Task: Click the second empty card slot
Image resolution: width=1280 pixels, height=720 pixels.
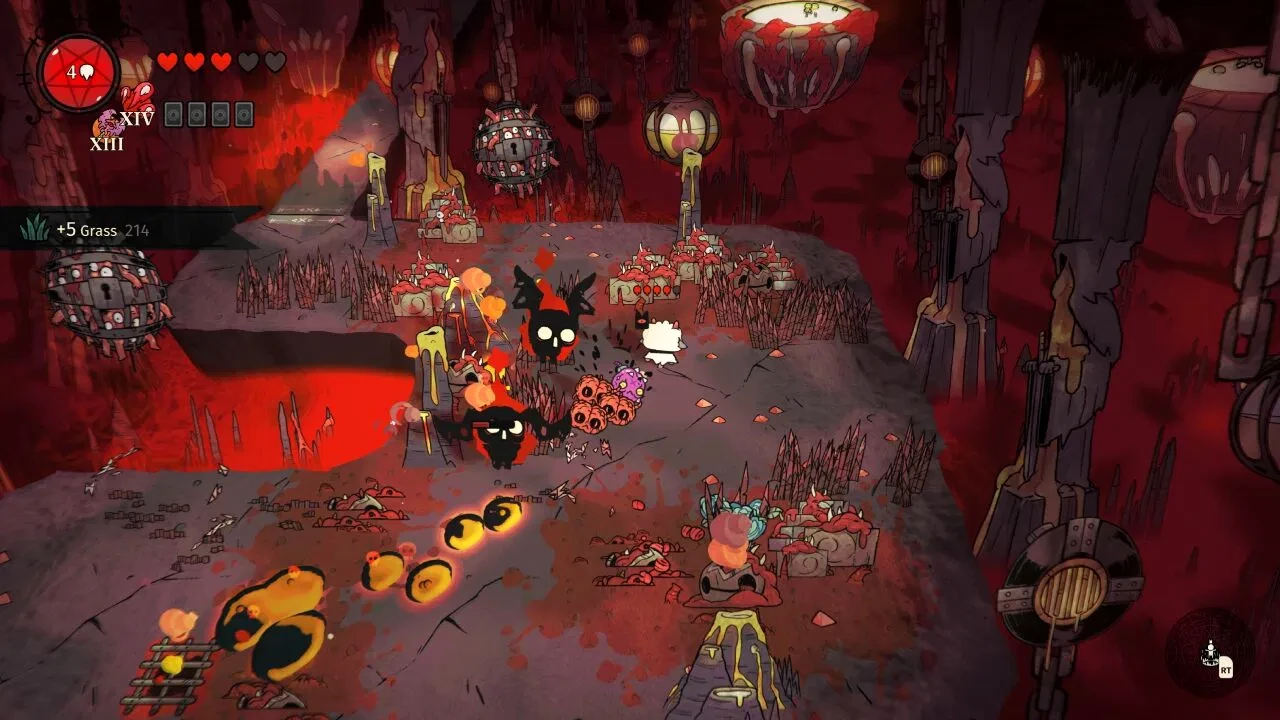Action: [x=196, y=115]
